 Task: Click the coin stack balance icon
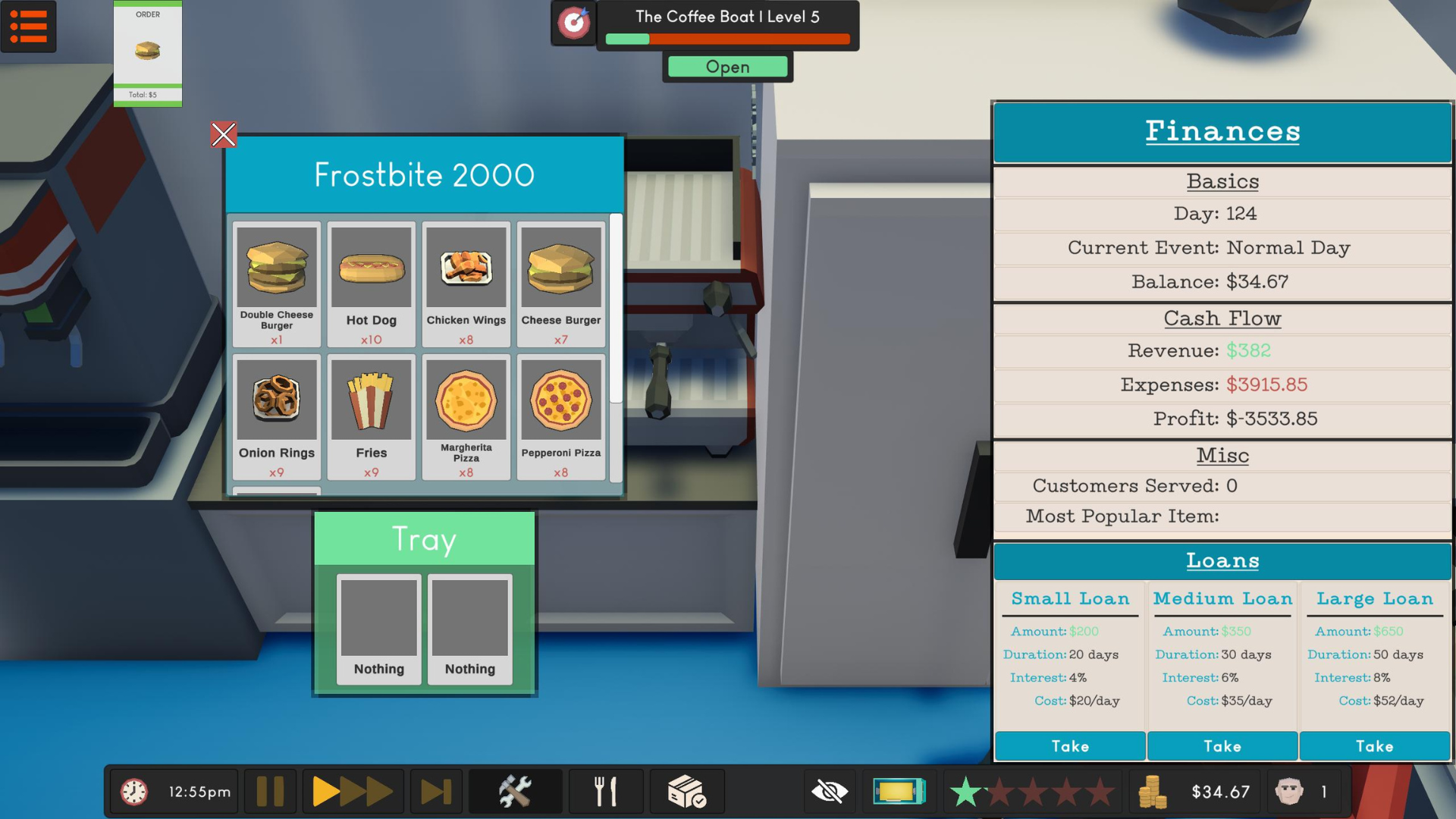click(x=1155, y=791)
